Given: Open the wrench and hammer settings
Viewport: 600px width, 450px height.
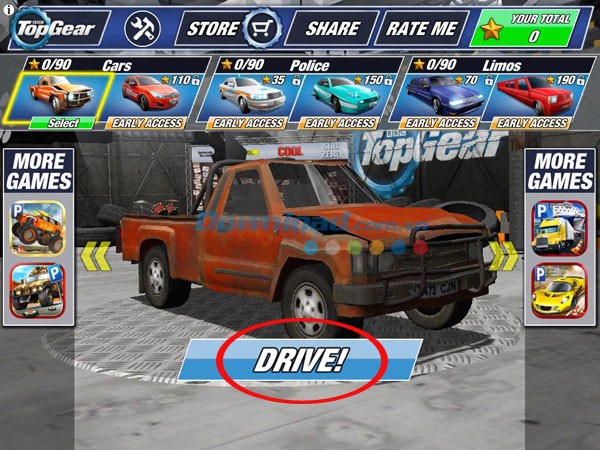Looking at the screenshot, I should click(x=142, y=28).
